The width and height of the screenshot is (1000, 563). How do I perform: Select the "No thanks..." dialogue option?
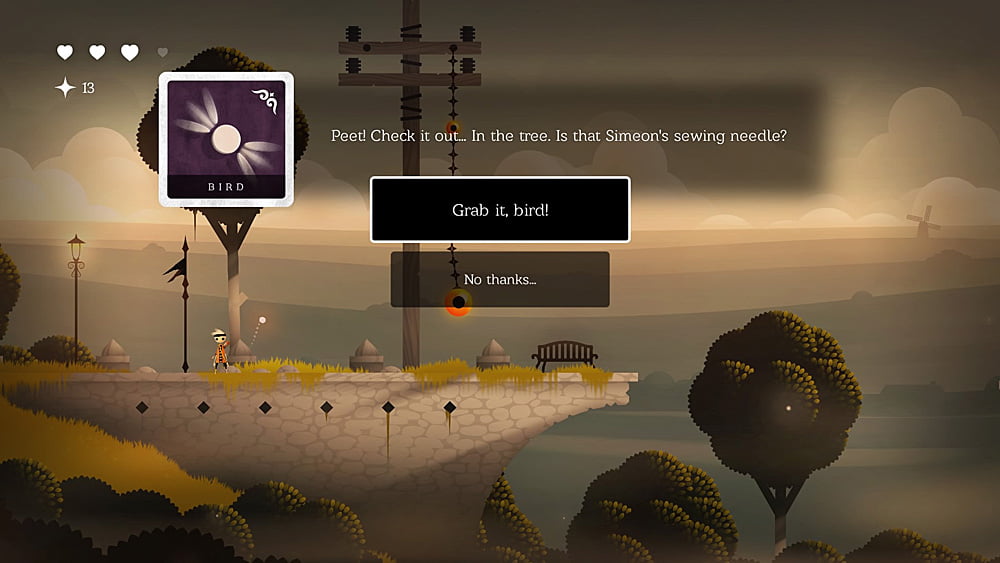(500, 279)
